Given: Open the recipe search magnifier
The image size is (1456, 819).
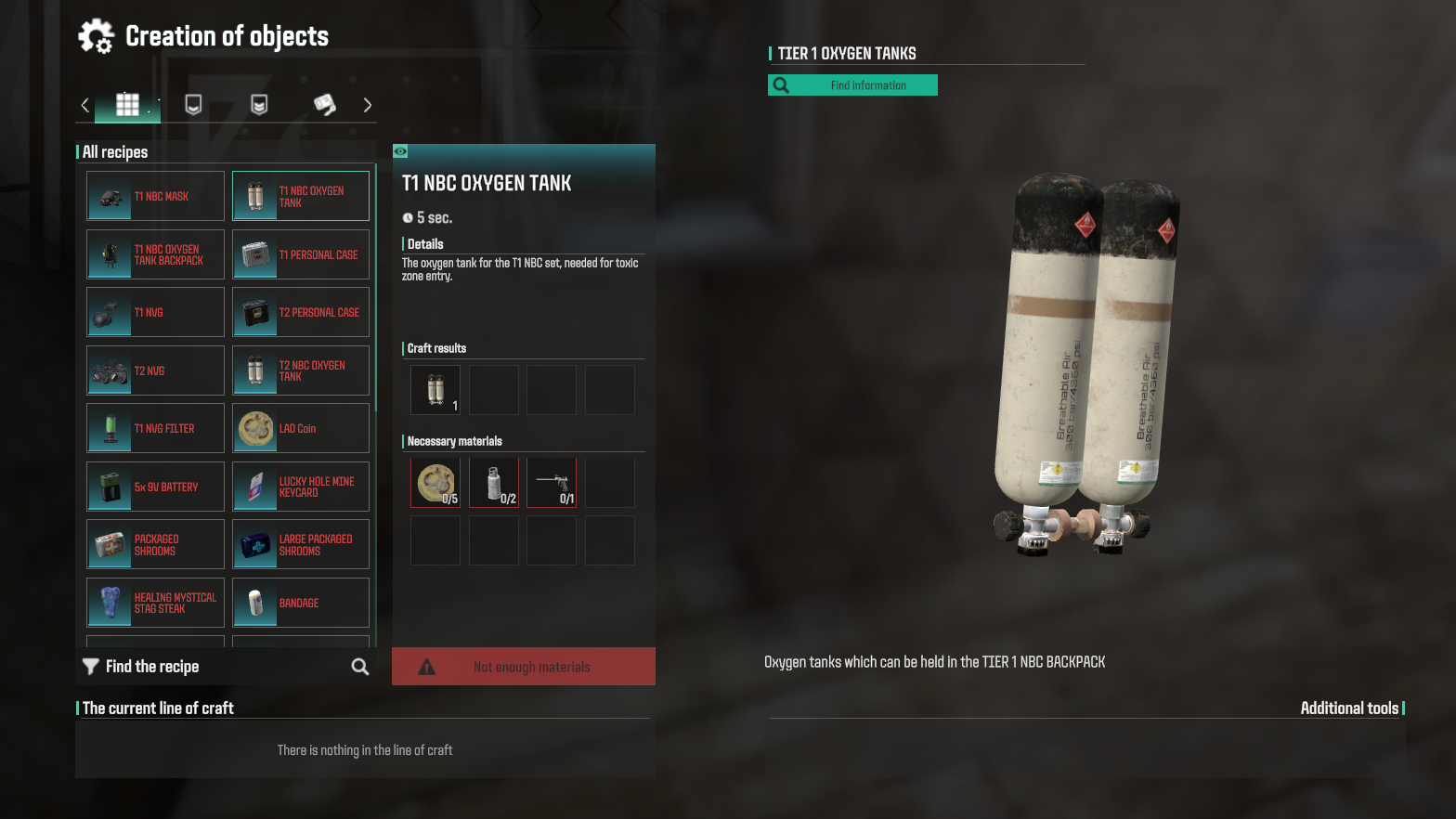Looking at the screenshot, I should tap(360, 667).
